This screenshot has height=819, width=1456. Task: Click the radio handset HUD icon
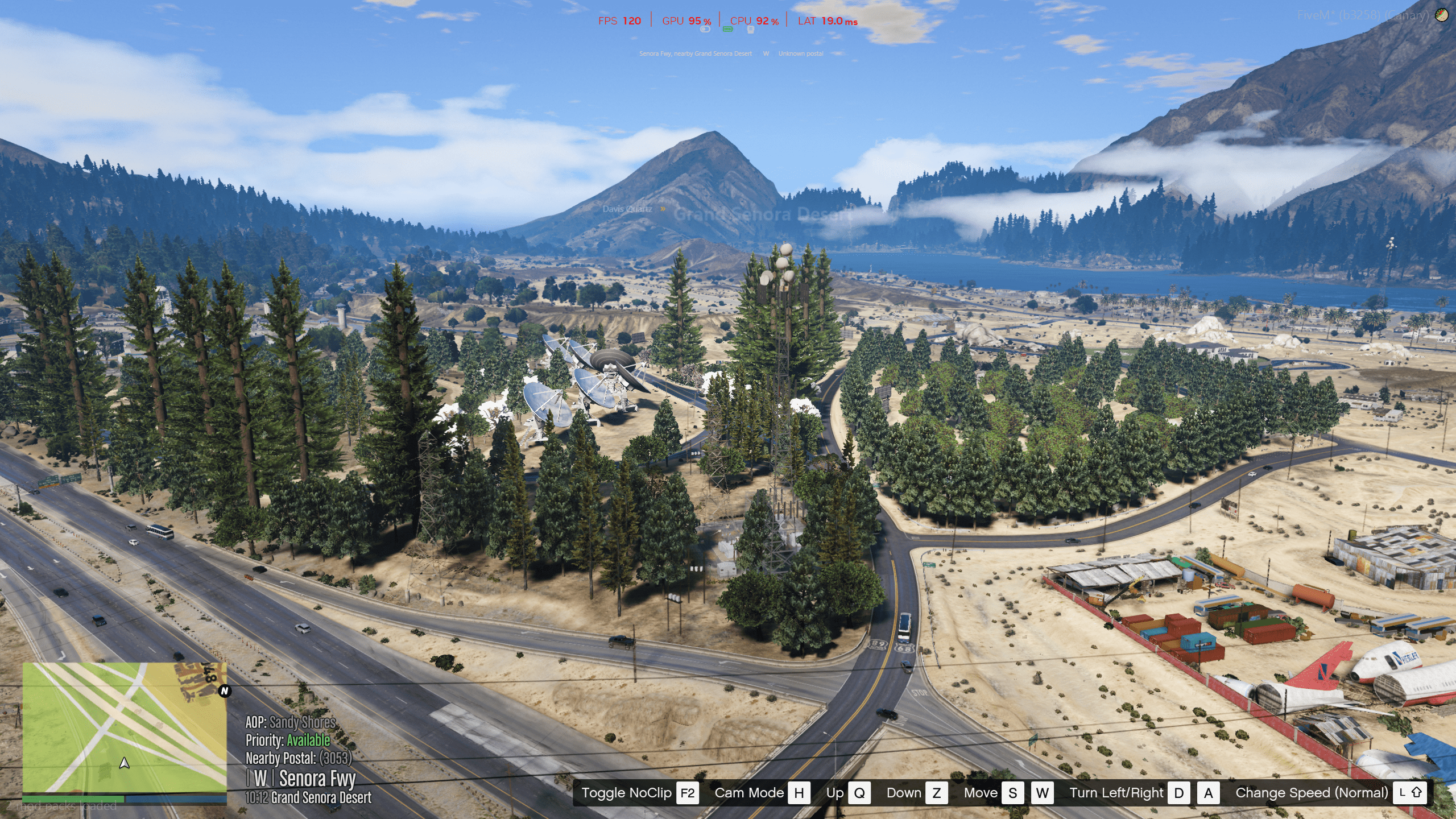click(750, 30)
